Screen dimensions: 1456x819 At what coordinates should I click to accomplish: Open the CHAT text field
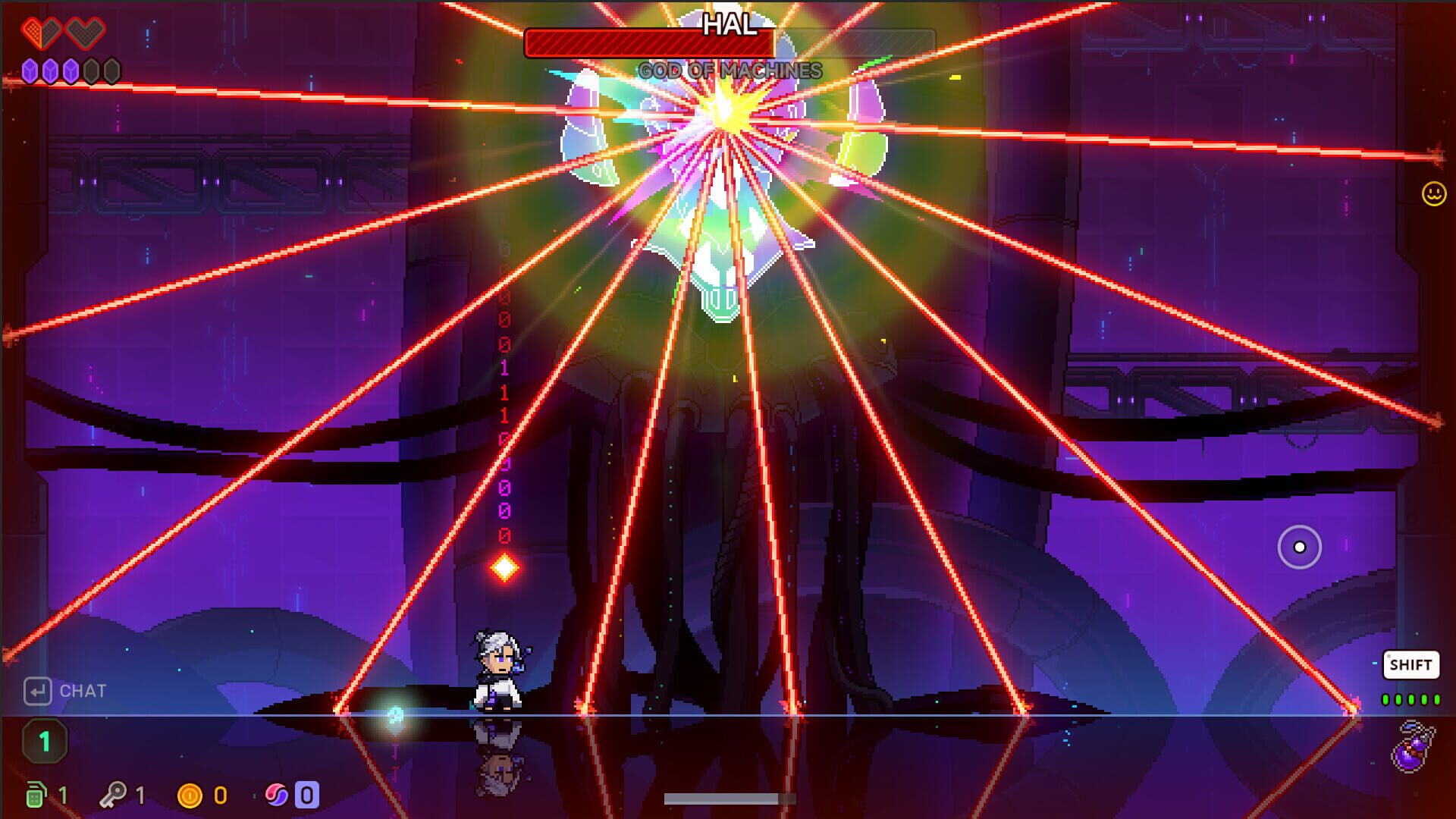click(83, 691)
